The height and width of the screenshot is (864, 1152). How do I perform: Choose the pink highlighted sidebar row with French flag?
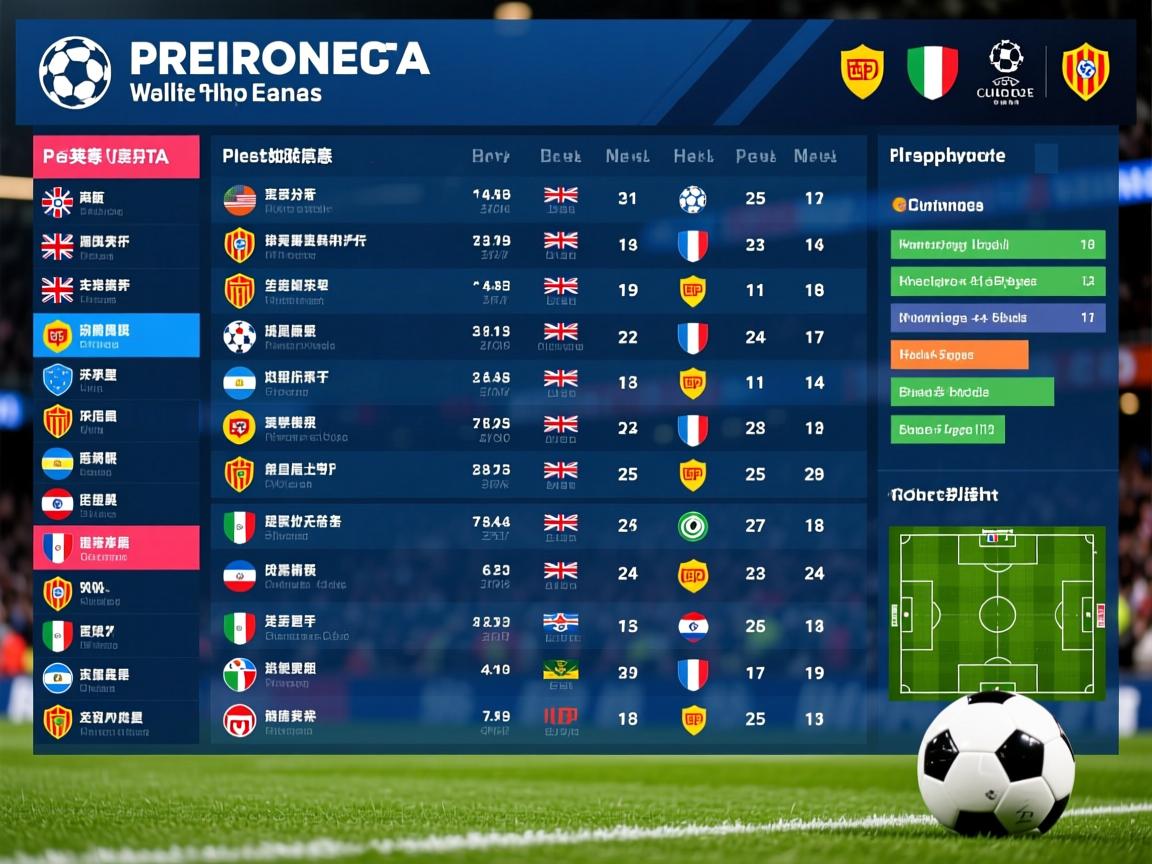point(116,548)
